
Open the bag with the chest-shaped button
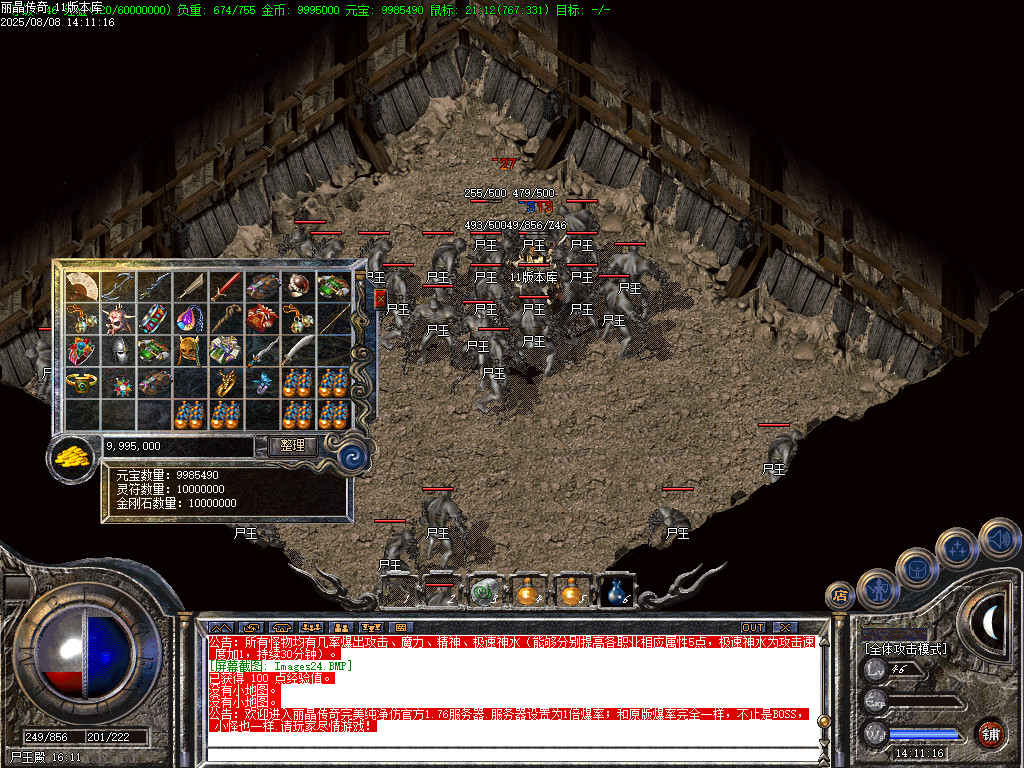pyautogui.click(x=916, y=568)
